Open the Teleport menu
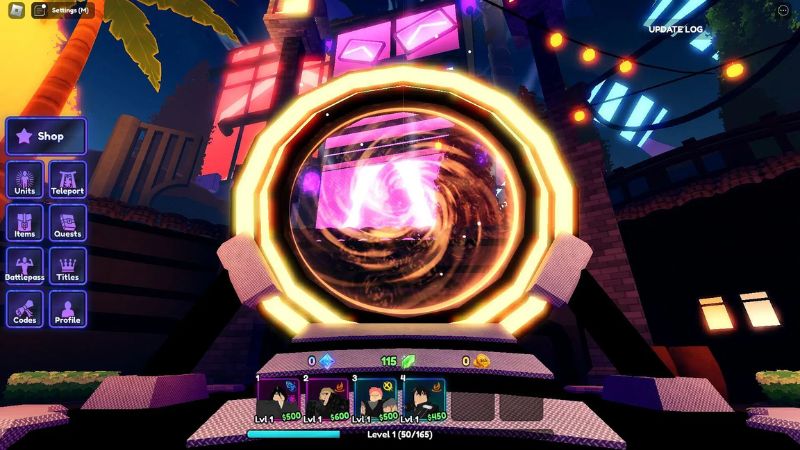 point(68,180)
